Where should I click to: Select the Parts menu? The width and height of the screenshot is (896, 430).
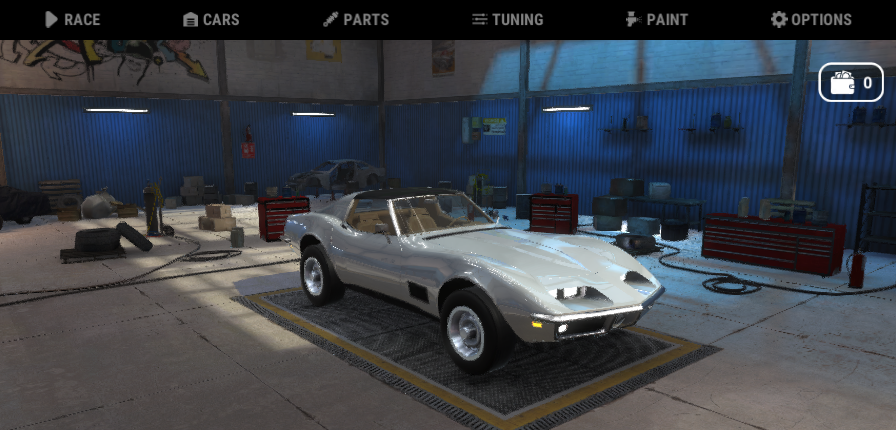(x=356, y=19)
